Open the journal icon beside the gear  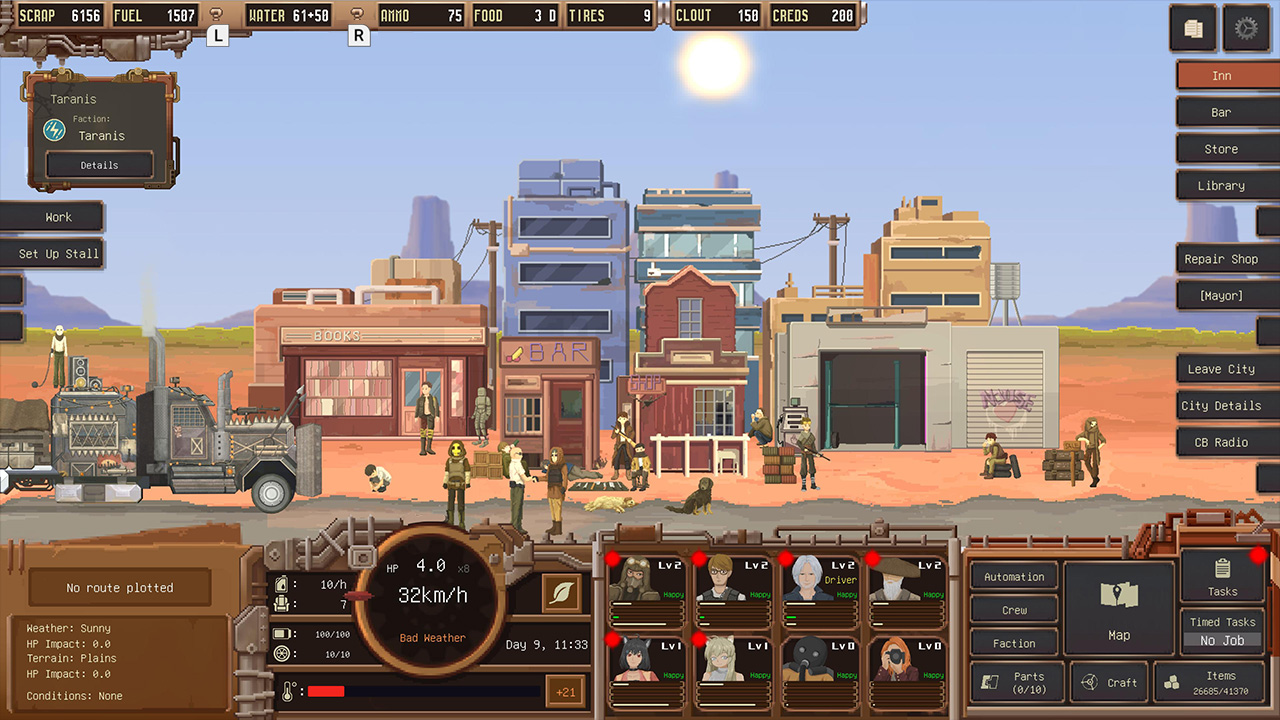(x=1192, y=28)
